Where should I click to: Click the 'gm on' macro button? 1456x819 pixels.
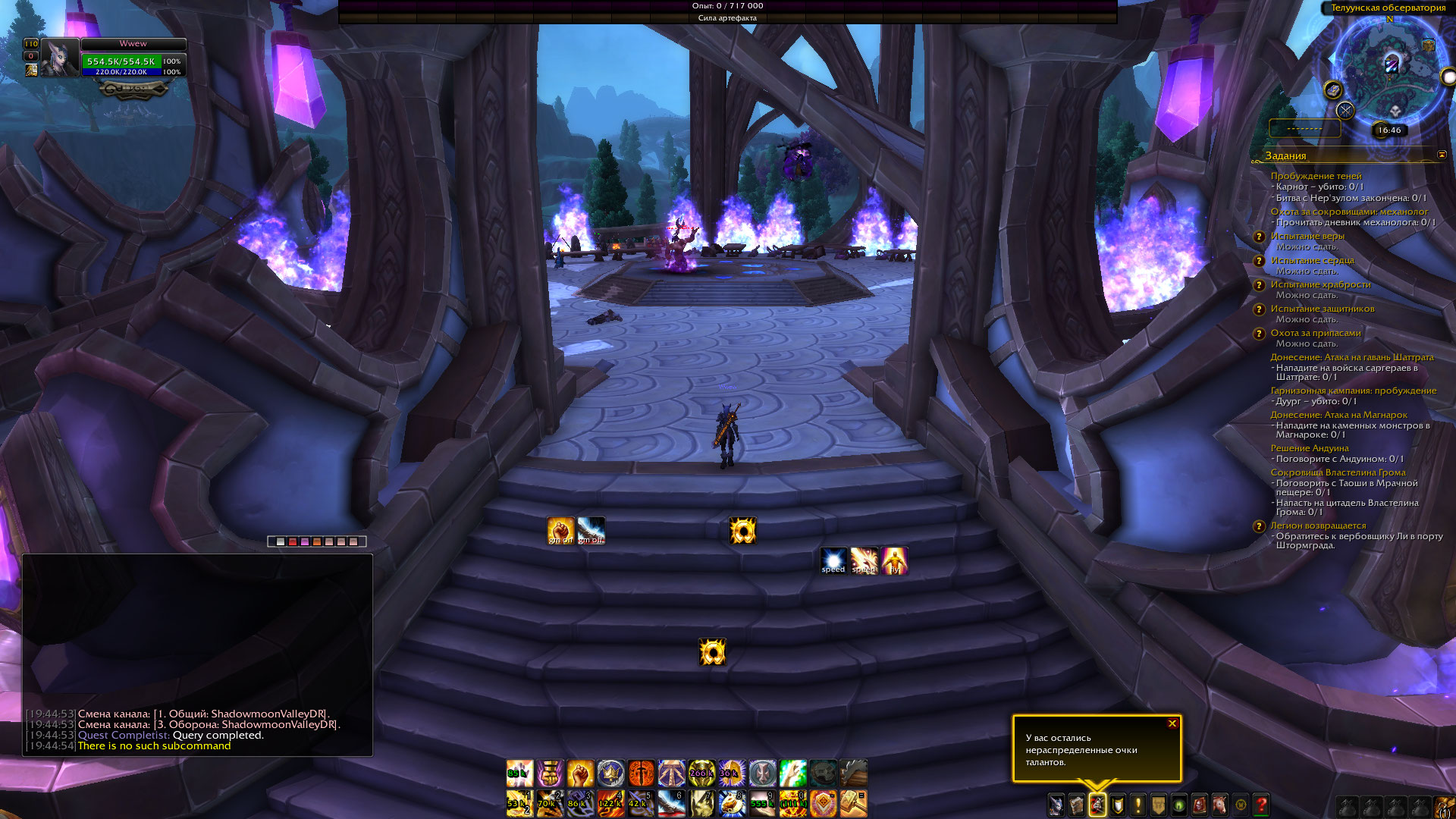560,530
